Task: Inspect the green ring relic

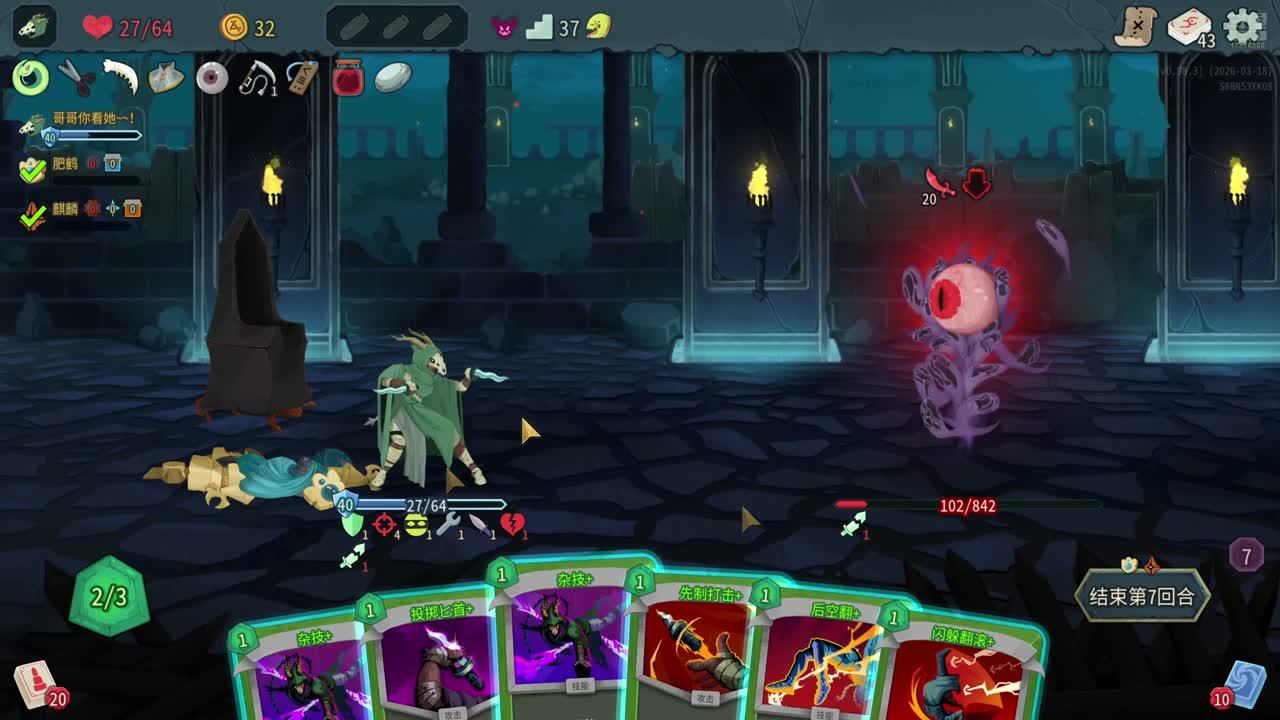Action: pyautogui.click(x=31, y=77)
